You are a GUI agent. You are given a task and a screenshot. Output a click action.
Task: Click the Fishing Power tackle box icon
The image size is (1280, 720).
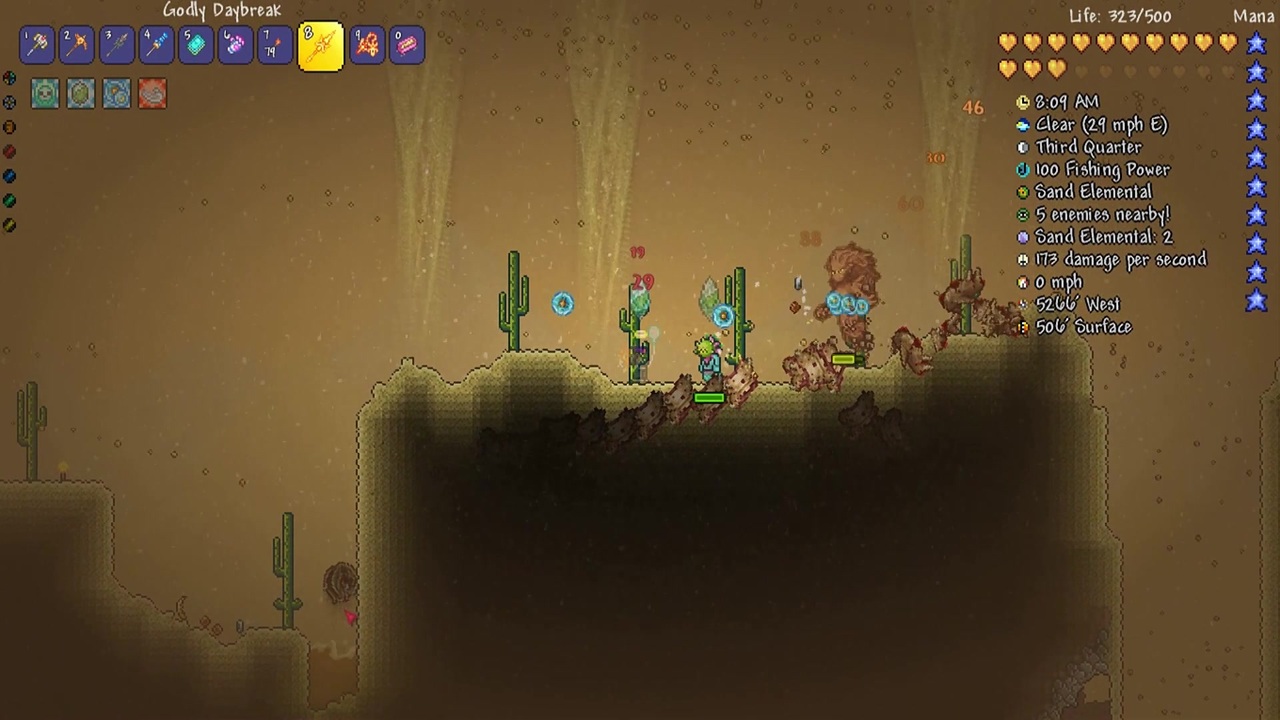click(1022, 169)
